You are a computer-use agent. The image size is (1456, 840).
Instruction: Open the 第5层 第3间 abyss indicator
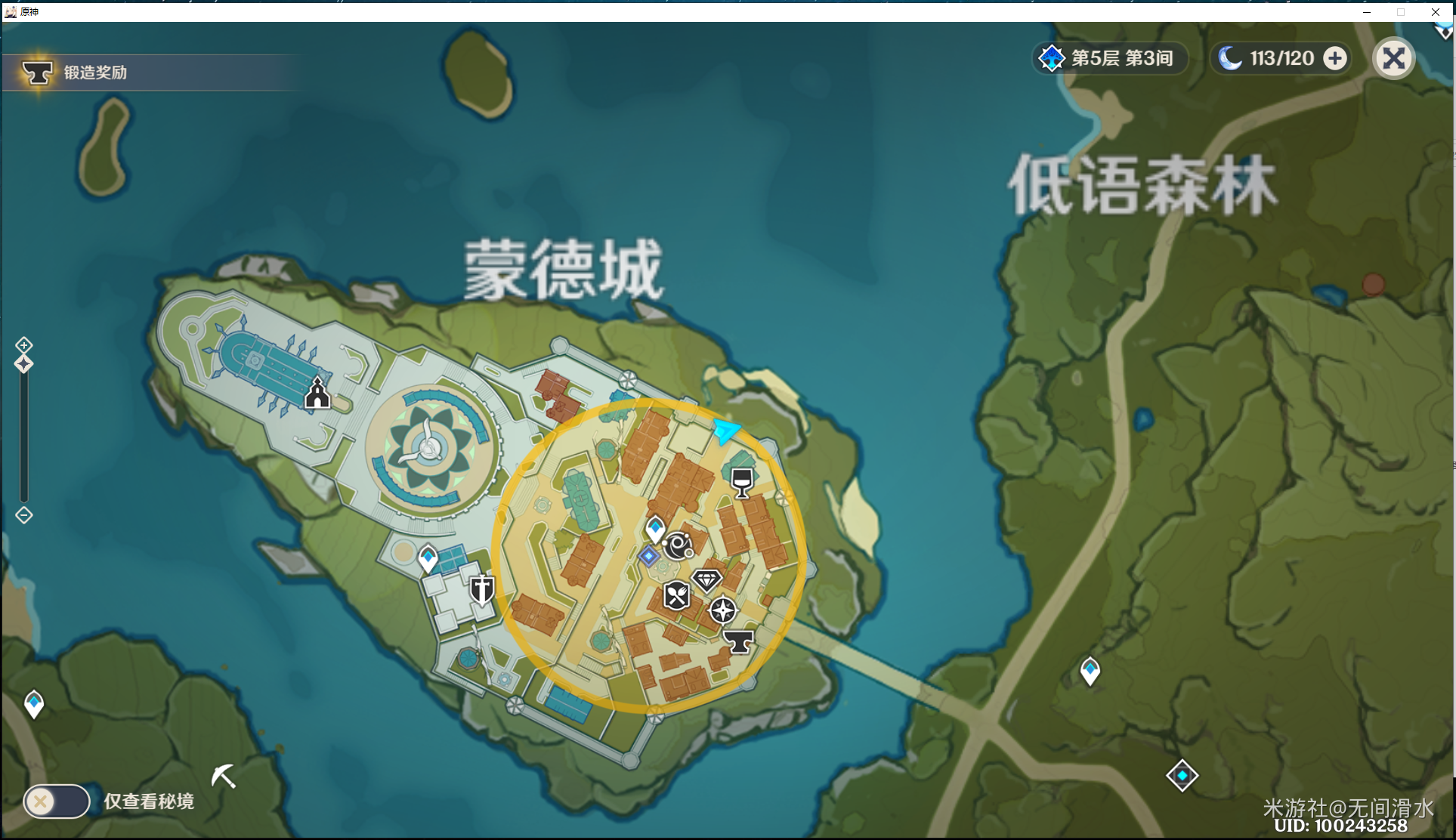(1110, 58)
